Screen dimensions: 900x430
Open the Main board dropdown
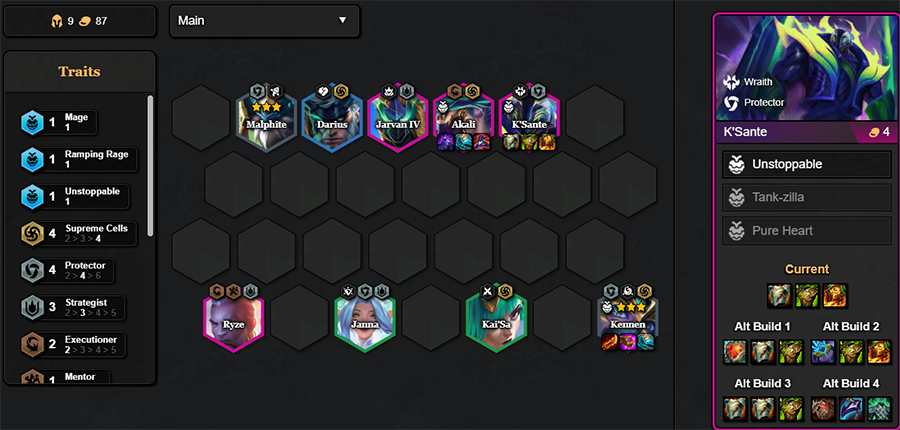(264, 21)
